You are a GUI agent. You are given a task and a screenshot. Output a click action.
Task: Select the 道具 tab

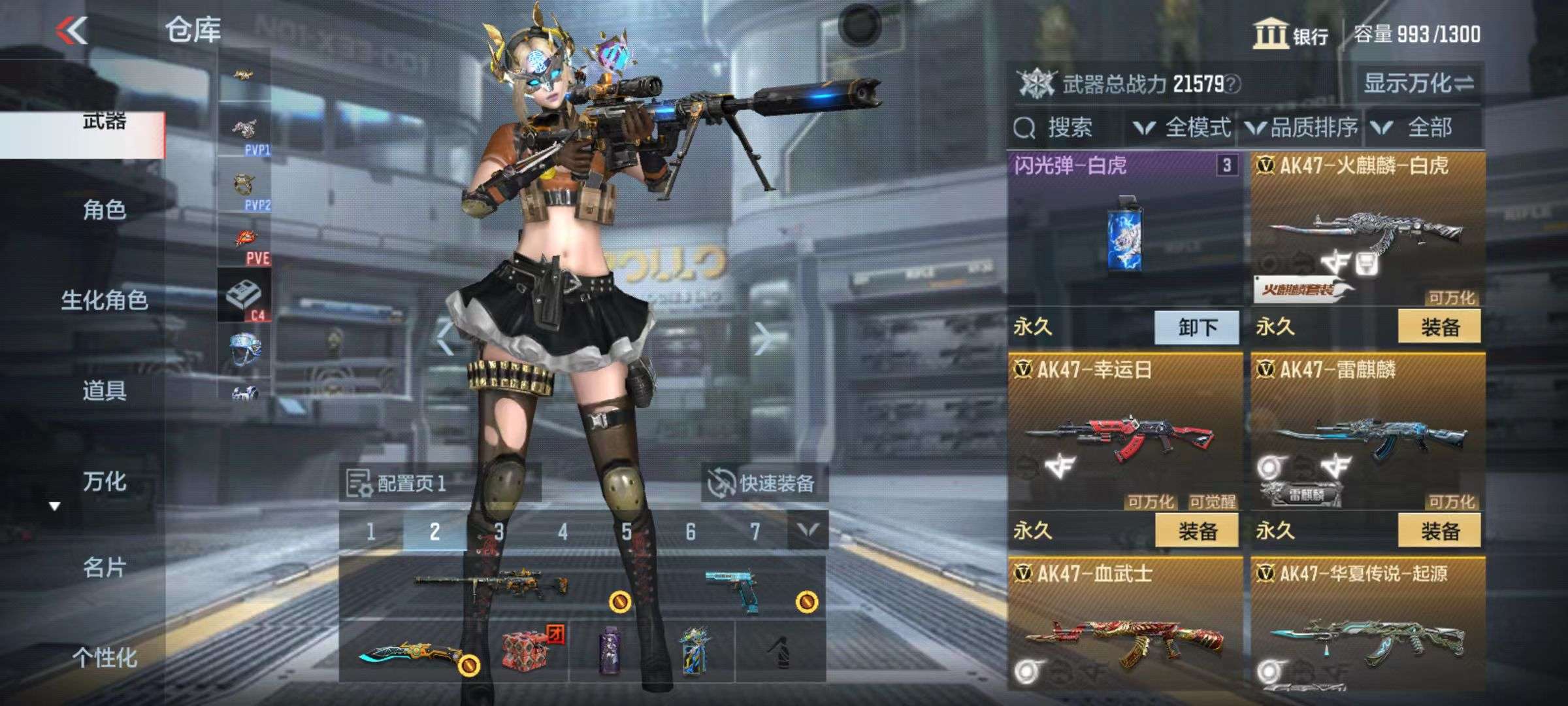click(104, 390)
